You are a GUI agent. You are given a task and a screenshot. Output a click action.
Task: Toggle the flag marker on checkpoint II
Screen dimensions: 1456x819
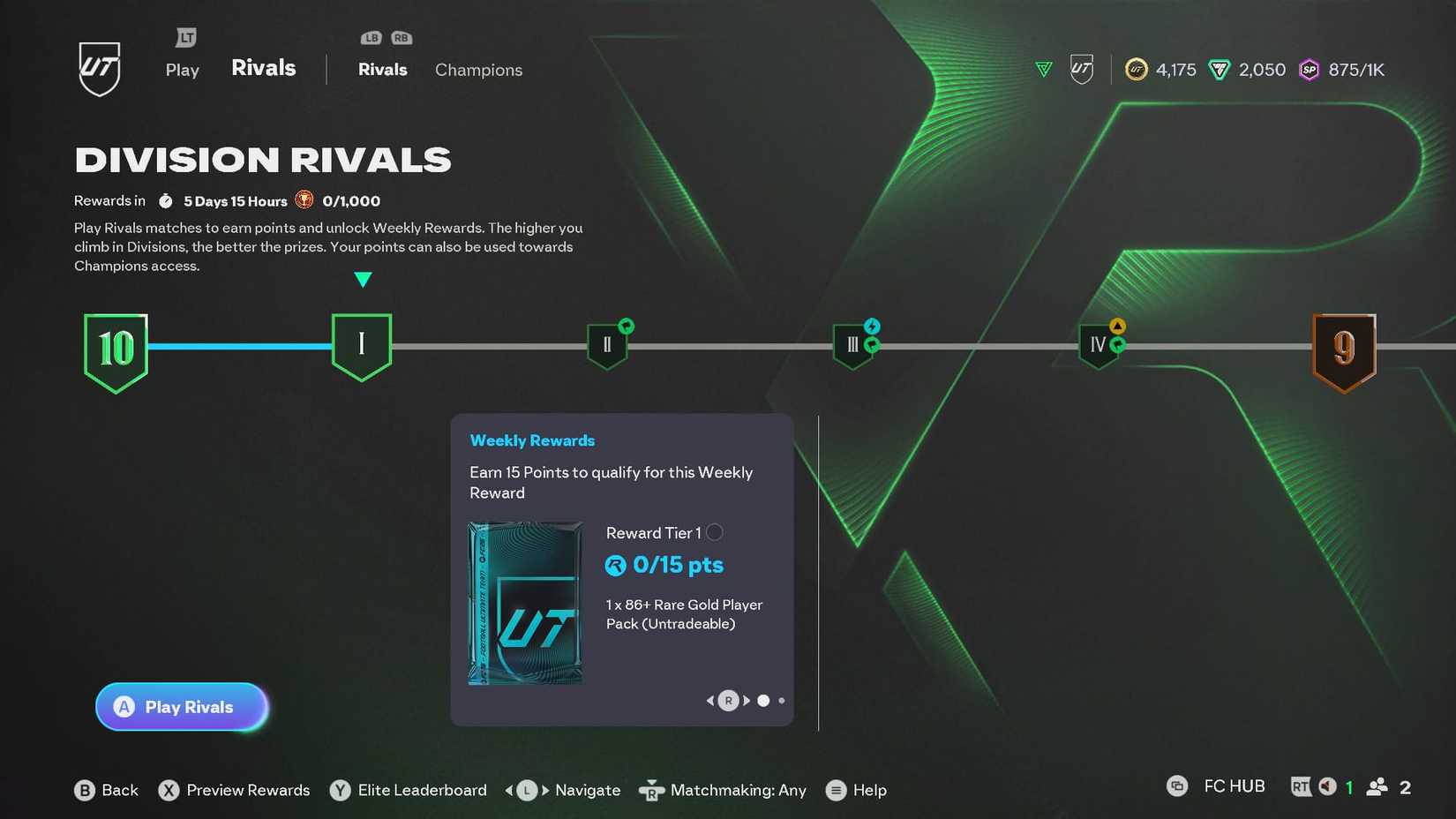coord(626,325)
